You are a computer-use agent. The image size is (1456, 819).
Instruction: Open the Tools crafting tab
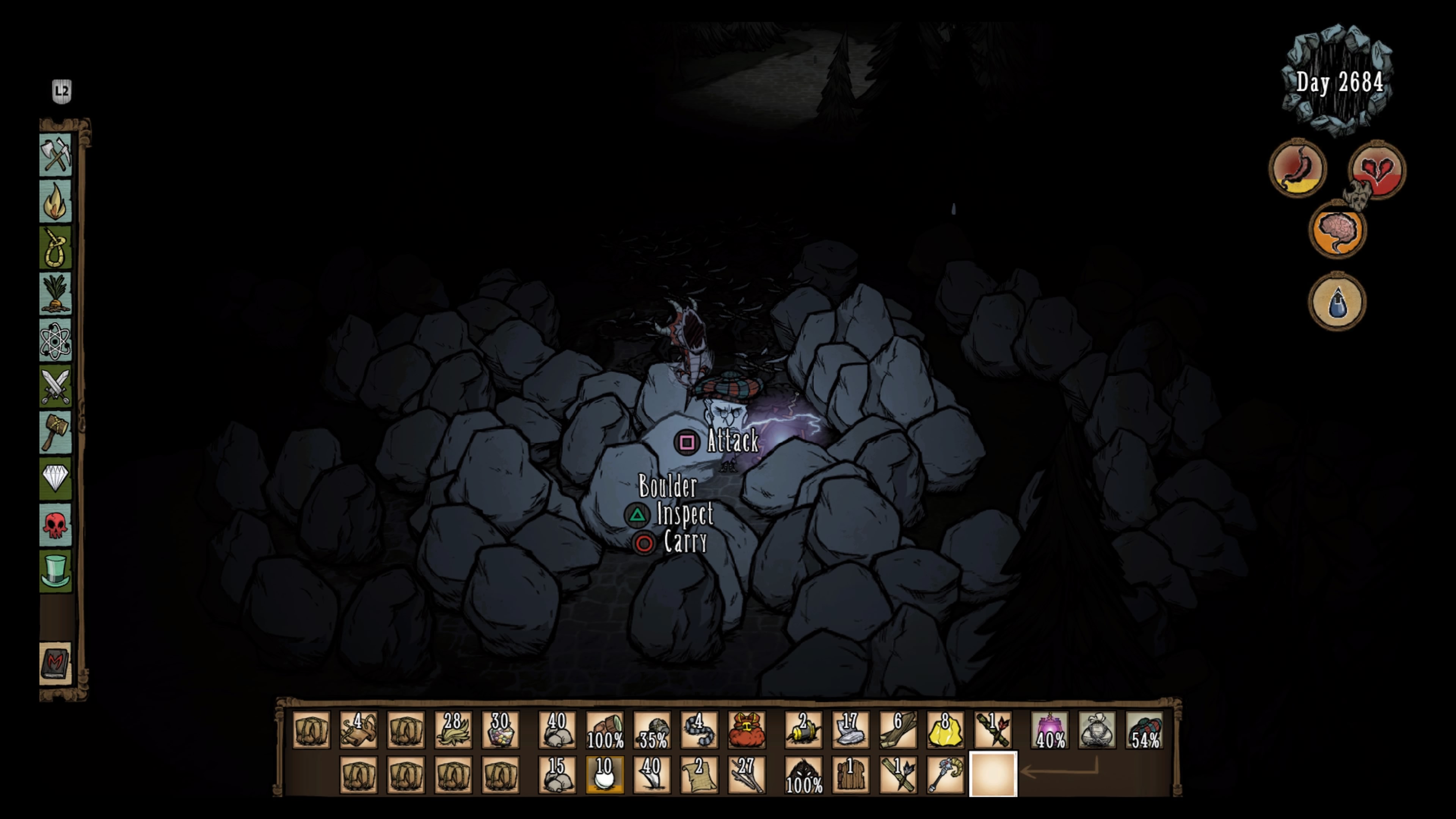(55, 154)
